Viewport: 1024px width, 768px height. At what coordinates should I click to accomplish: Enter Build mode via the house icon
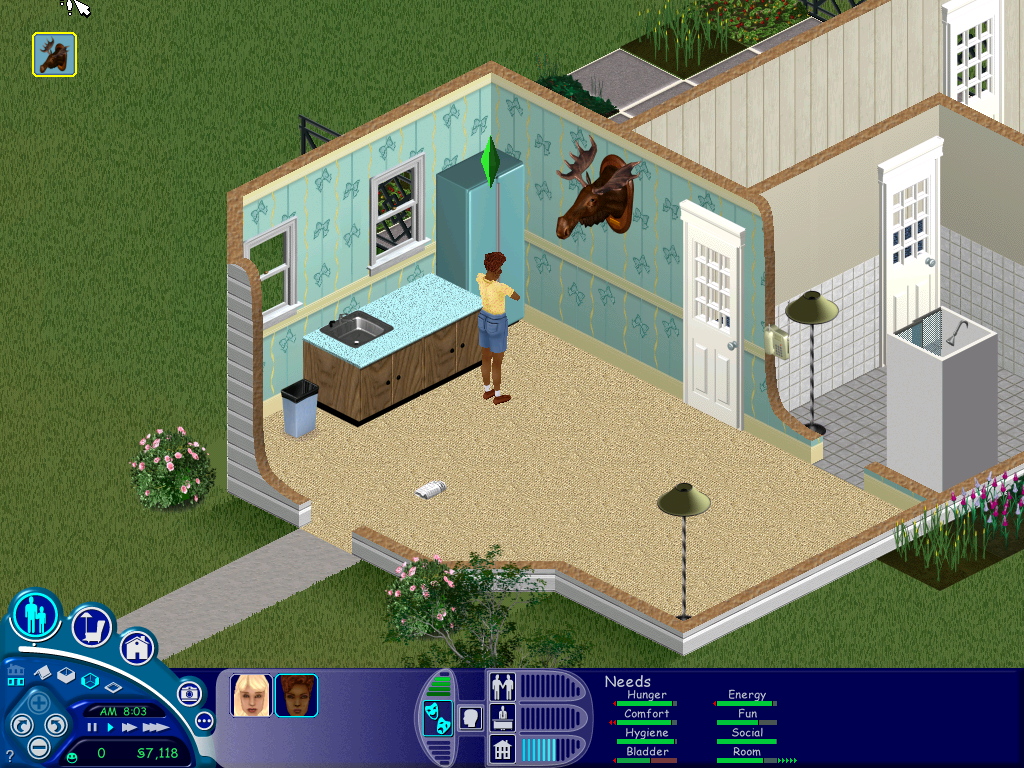(137, 647)
